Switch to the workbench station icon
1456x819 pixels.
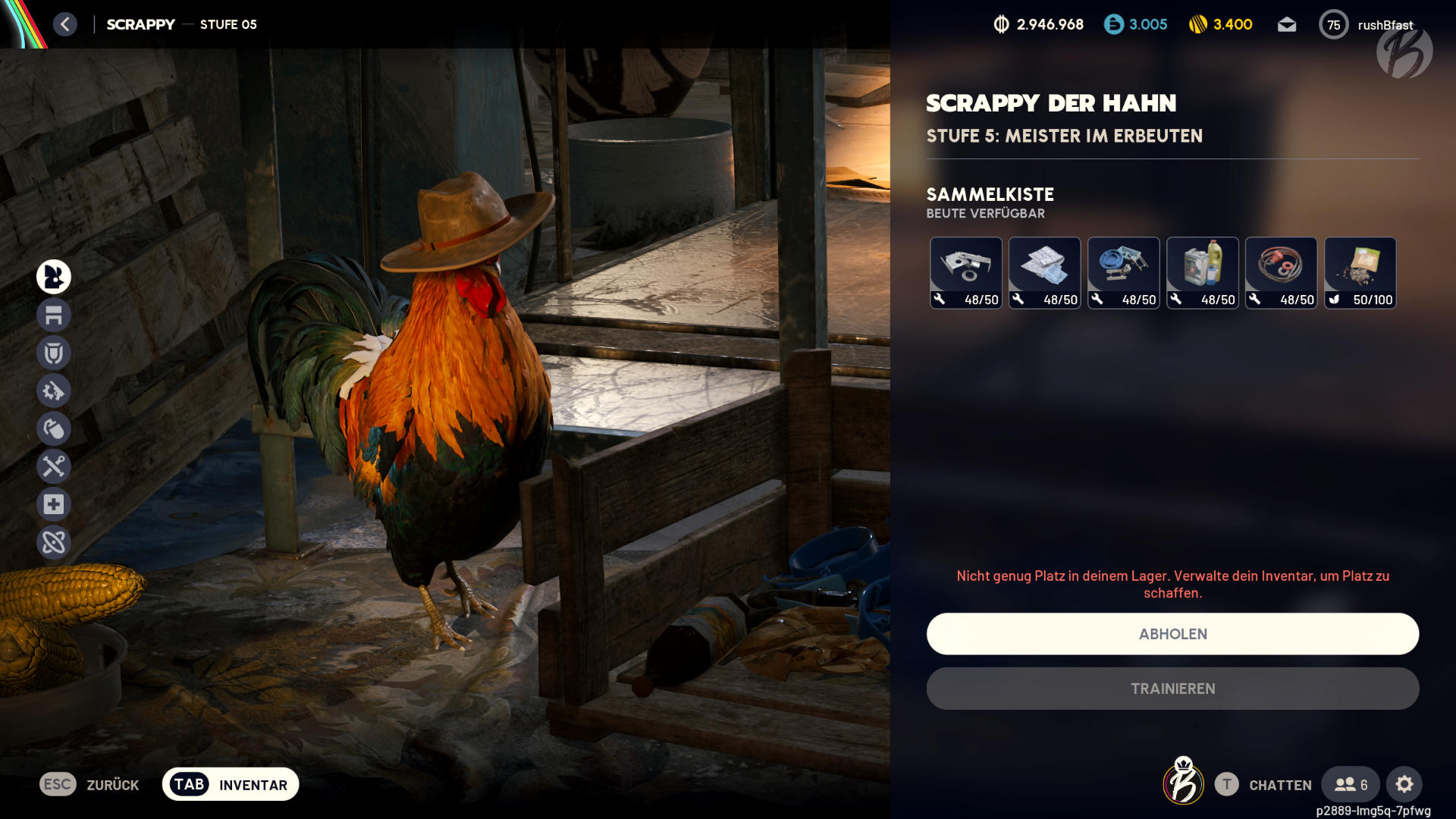tap(54, 315)
